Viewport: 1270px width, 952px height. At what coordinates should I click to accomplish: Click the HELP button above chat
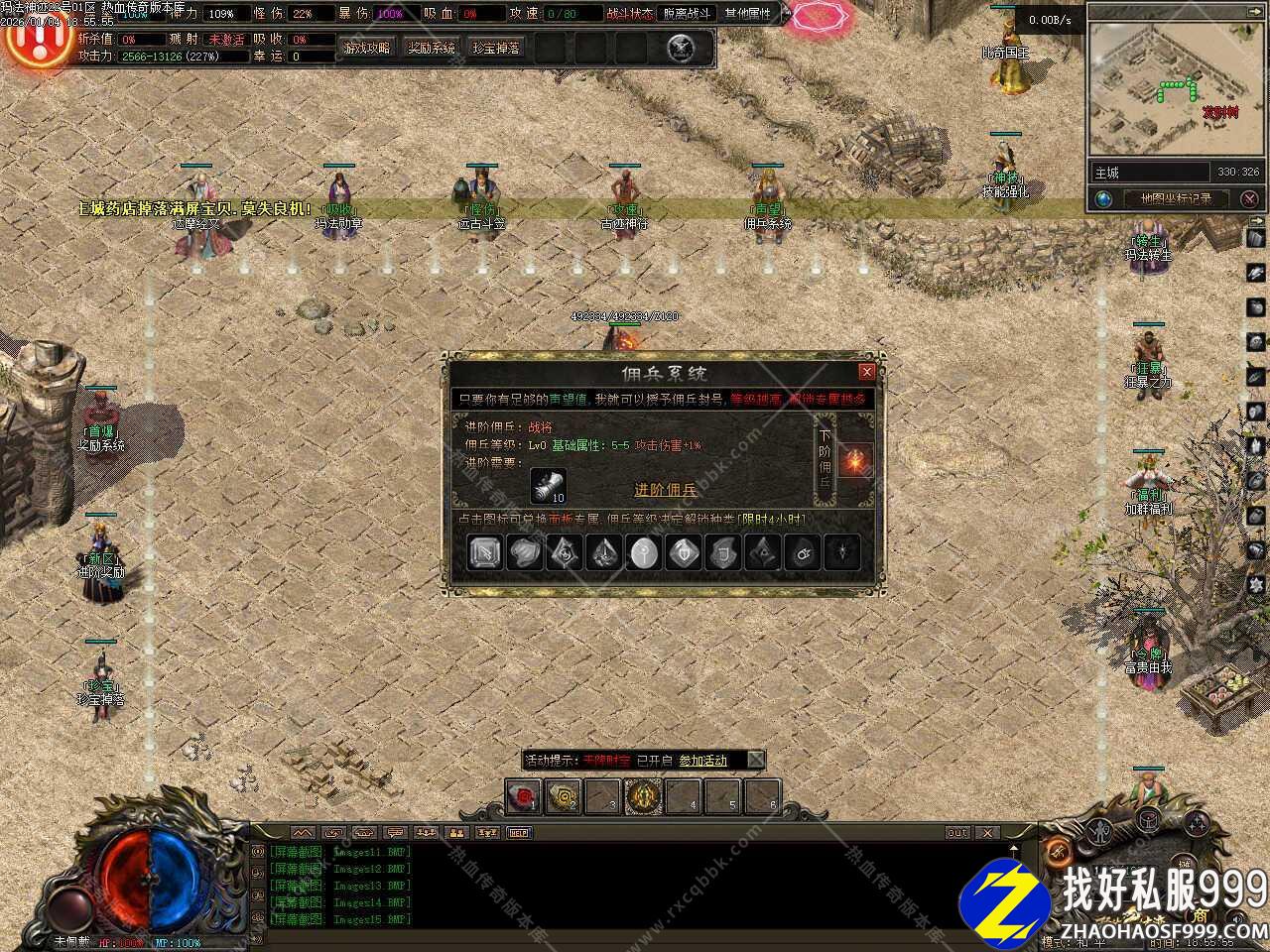(520, 833)
